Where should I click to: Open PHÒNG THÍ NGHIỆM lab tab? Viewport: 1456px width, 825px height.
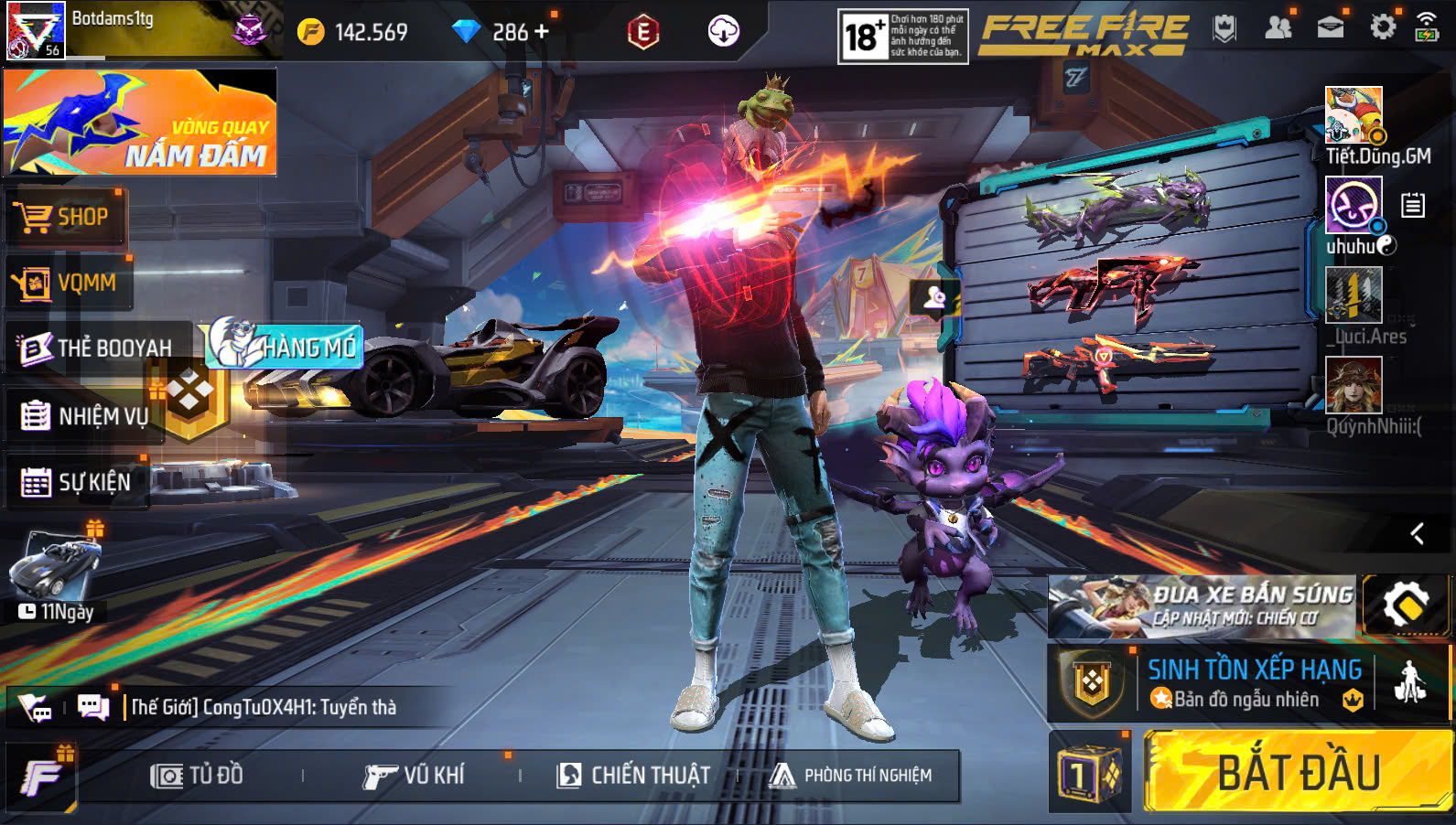coord(851,776)
